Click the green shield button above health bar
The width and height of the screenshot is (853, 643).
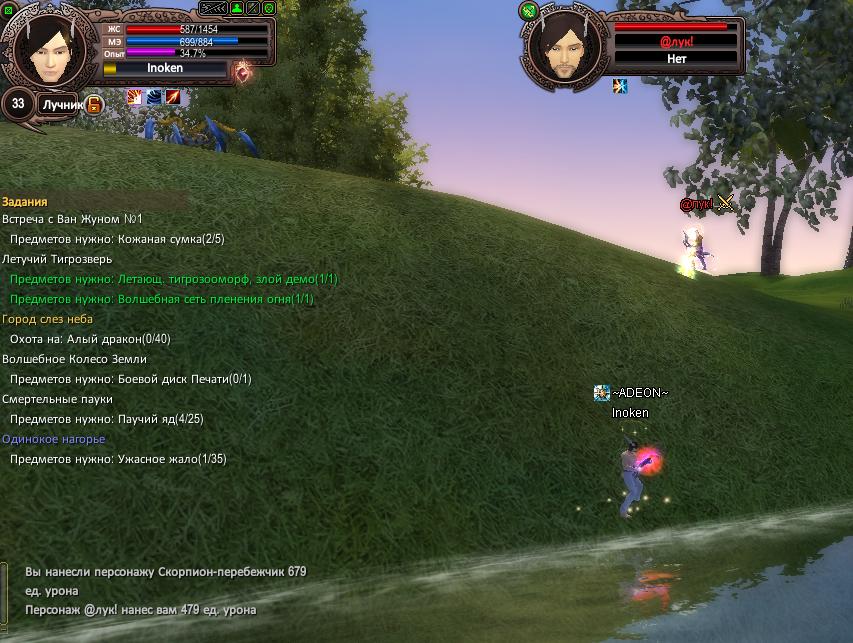pyautogui.click(x=268, y=7)
